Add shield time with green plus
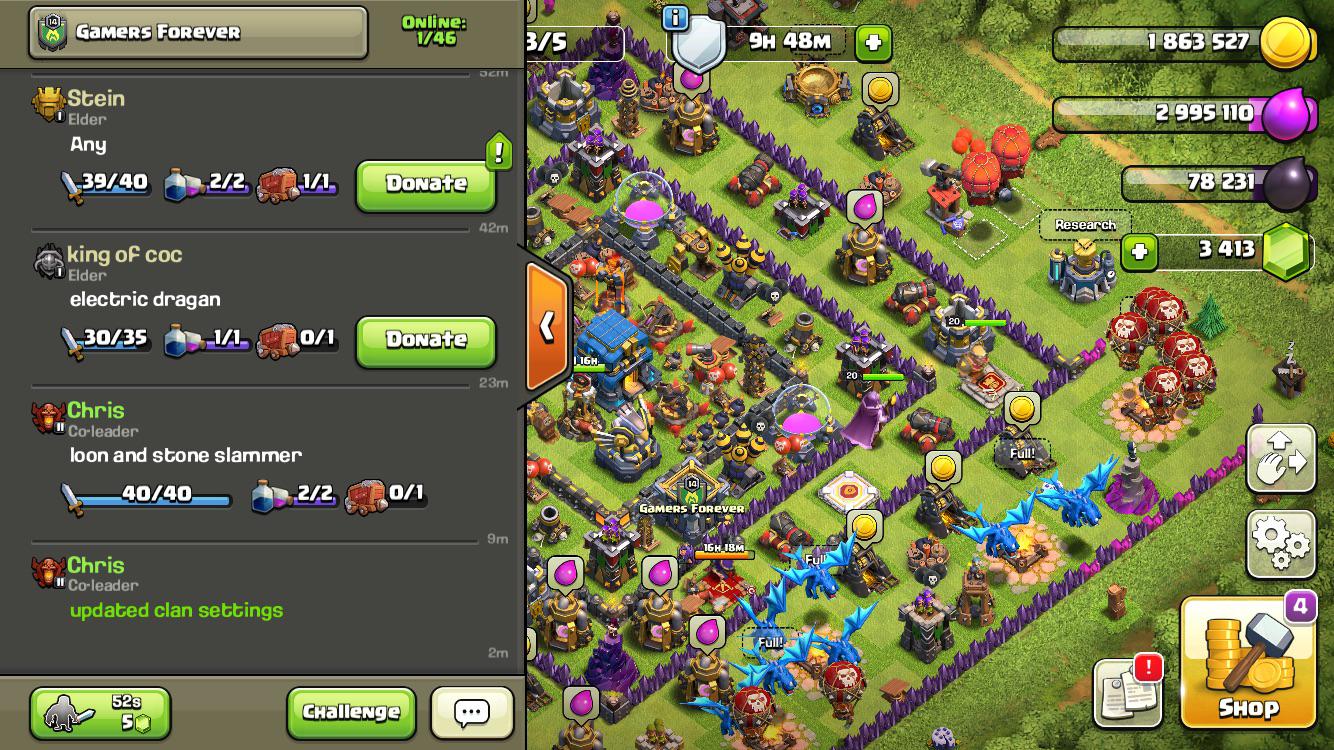 click(873, 42)
